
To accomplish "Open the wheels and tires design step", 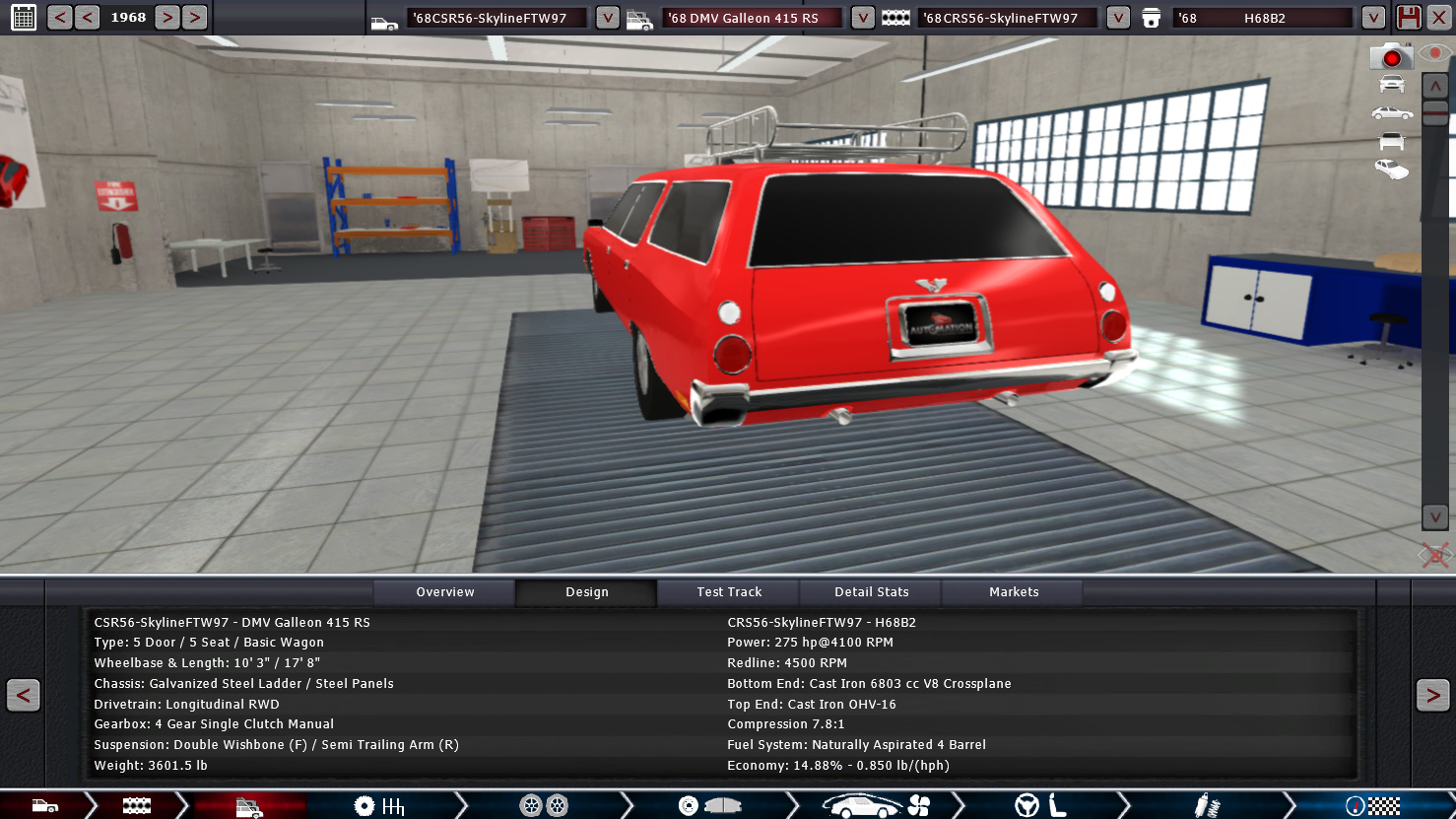I will tap(544, 806).
